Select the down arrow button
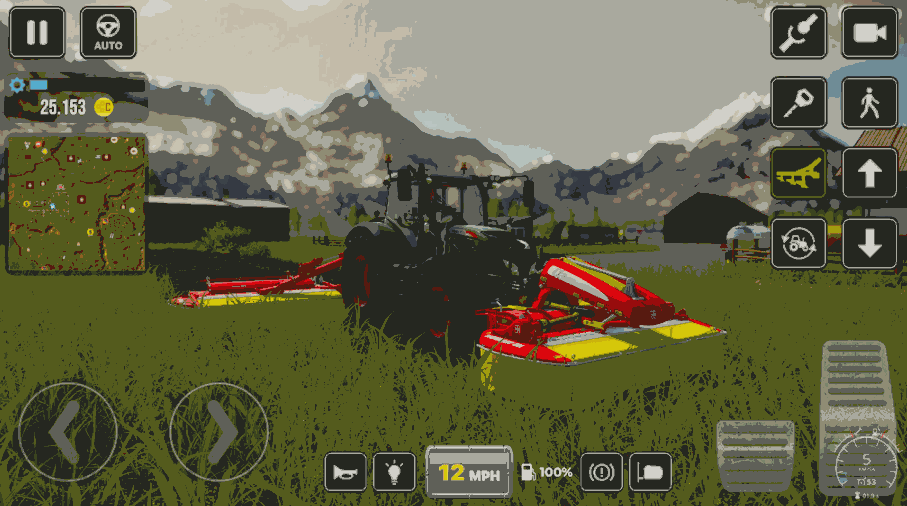 pyautogui.click(x=869, y=243)
